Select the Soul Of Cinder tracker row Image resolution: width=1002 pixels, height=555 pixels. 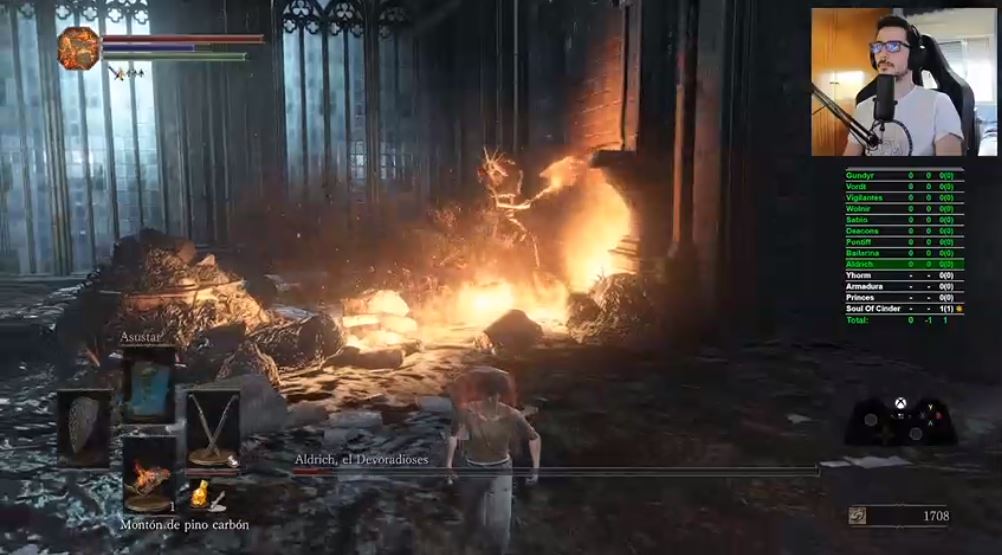(x=904, y=309)
